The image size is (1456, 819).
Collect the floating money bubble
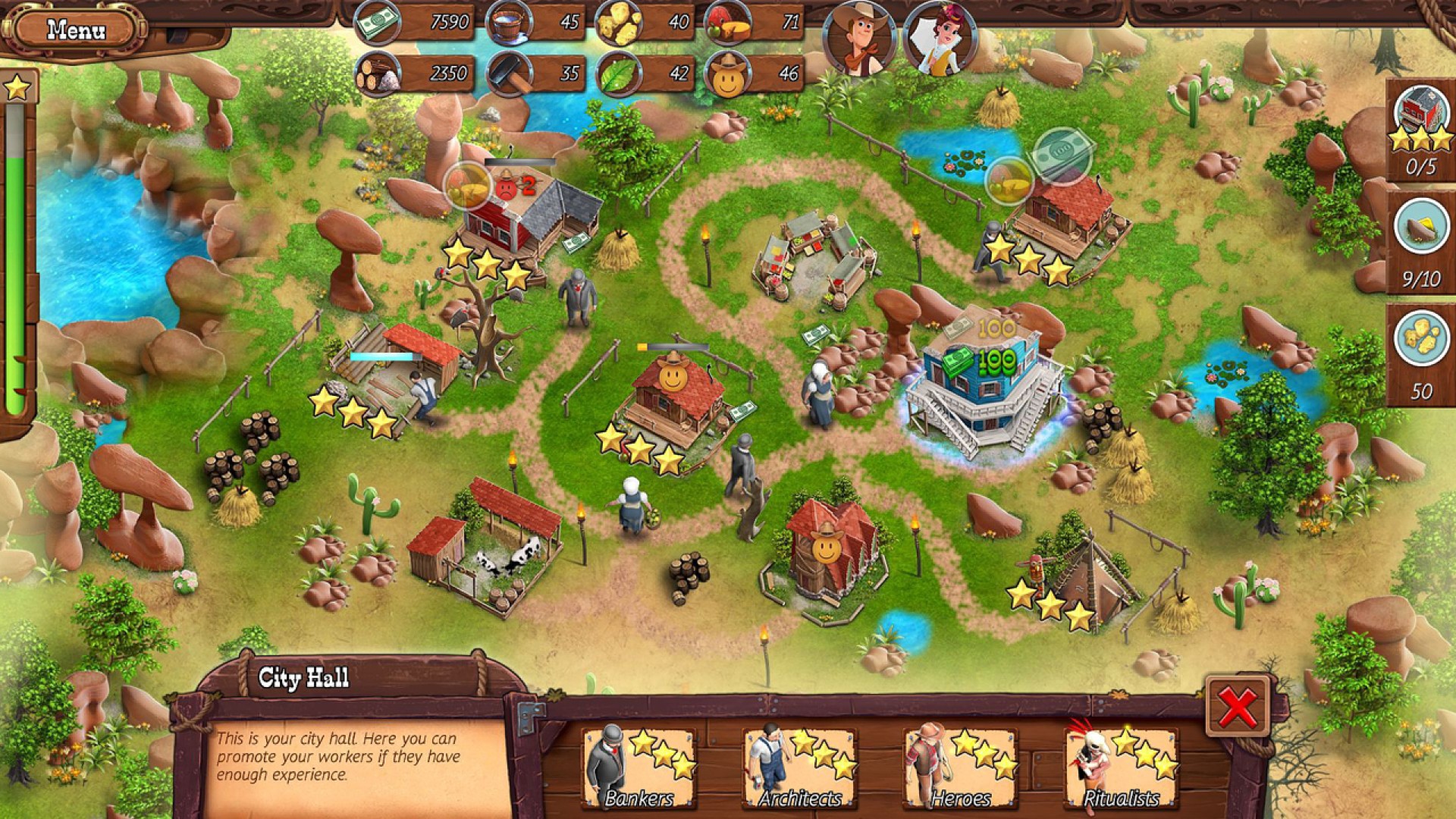coord(1062,156)
